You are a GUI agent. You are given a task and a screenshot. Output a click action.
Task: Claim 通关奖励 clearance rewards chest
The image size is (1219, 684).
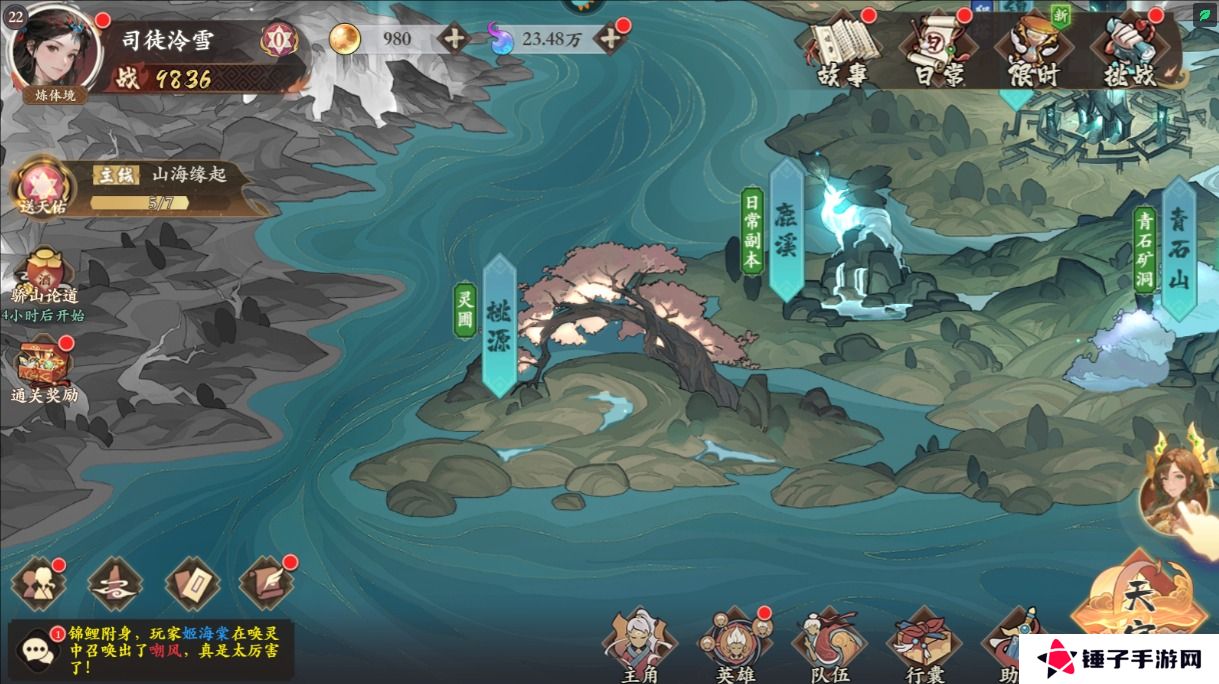tap(44, 366)
